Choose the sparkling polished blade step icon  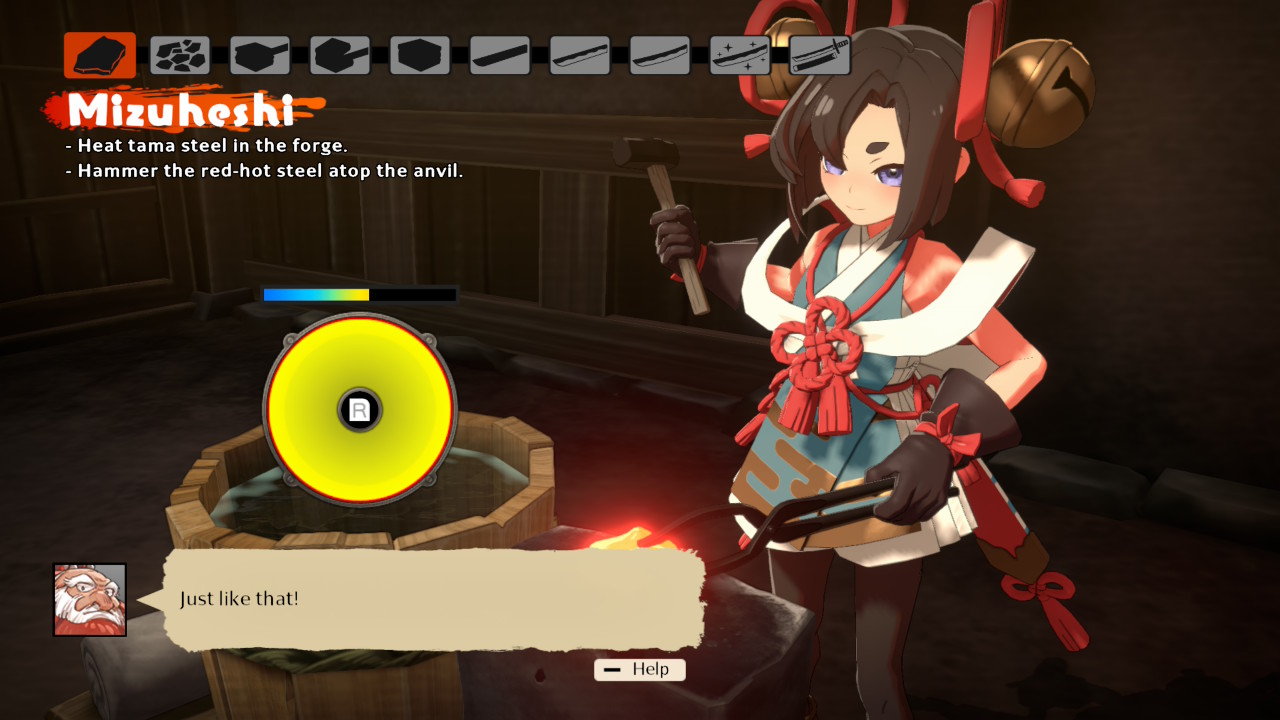point(740,55)
